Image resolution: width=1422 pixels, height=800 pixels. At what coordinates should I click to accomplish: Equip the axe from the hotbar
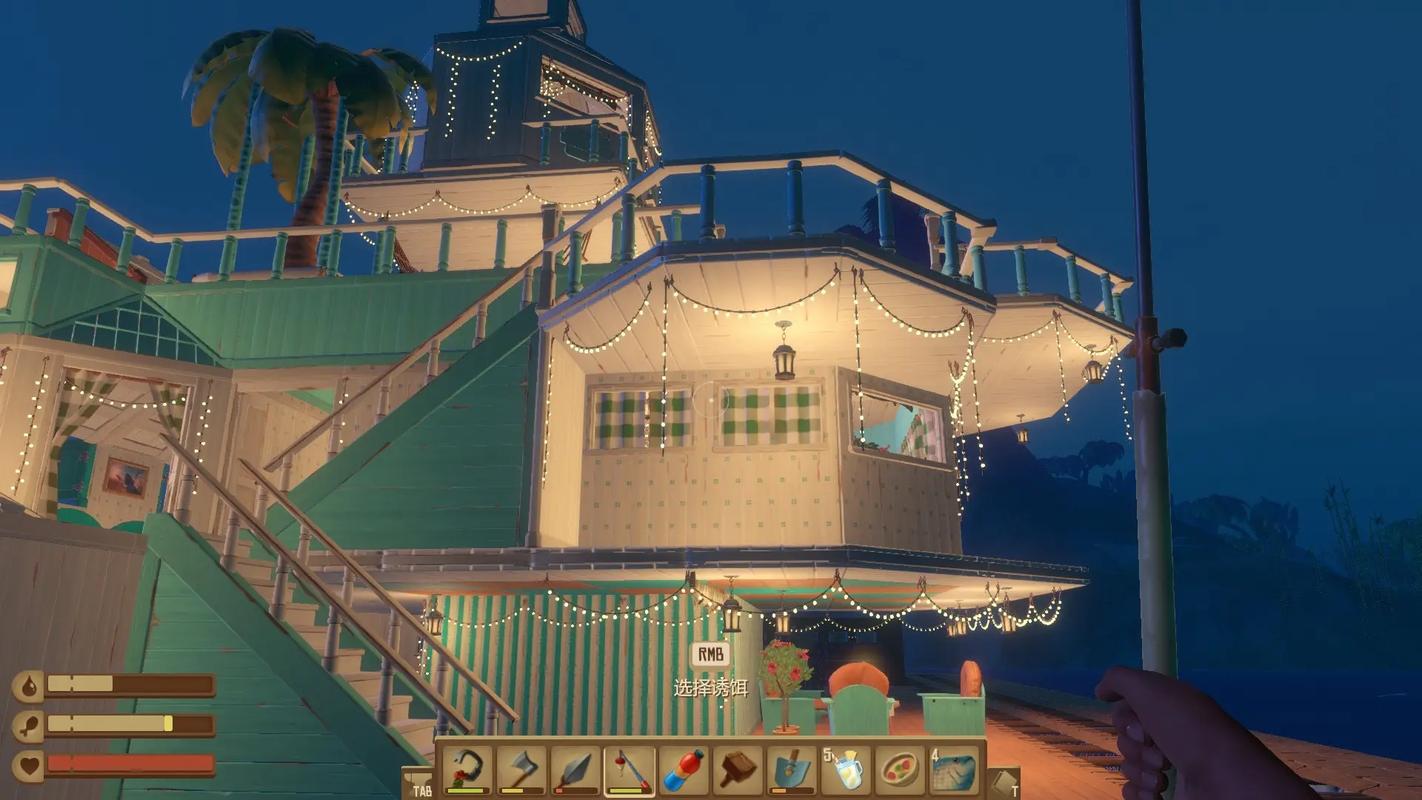click(521, 771)
